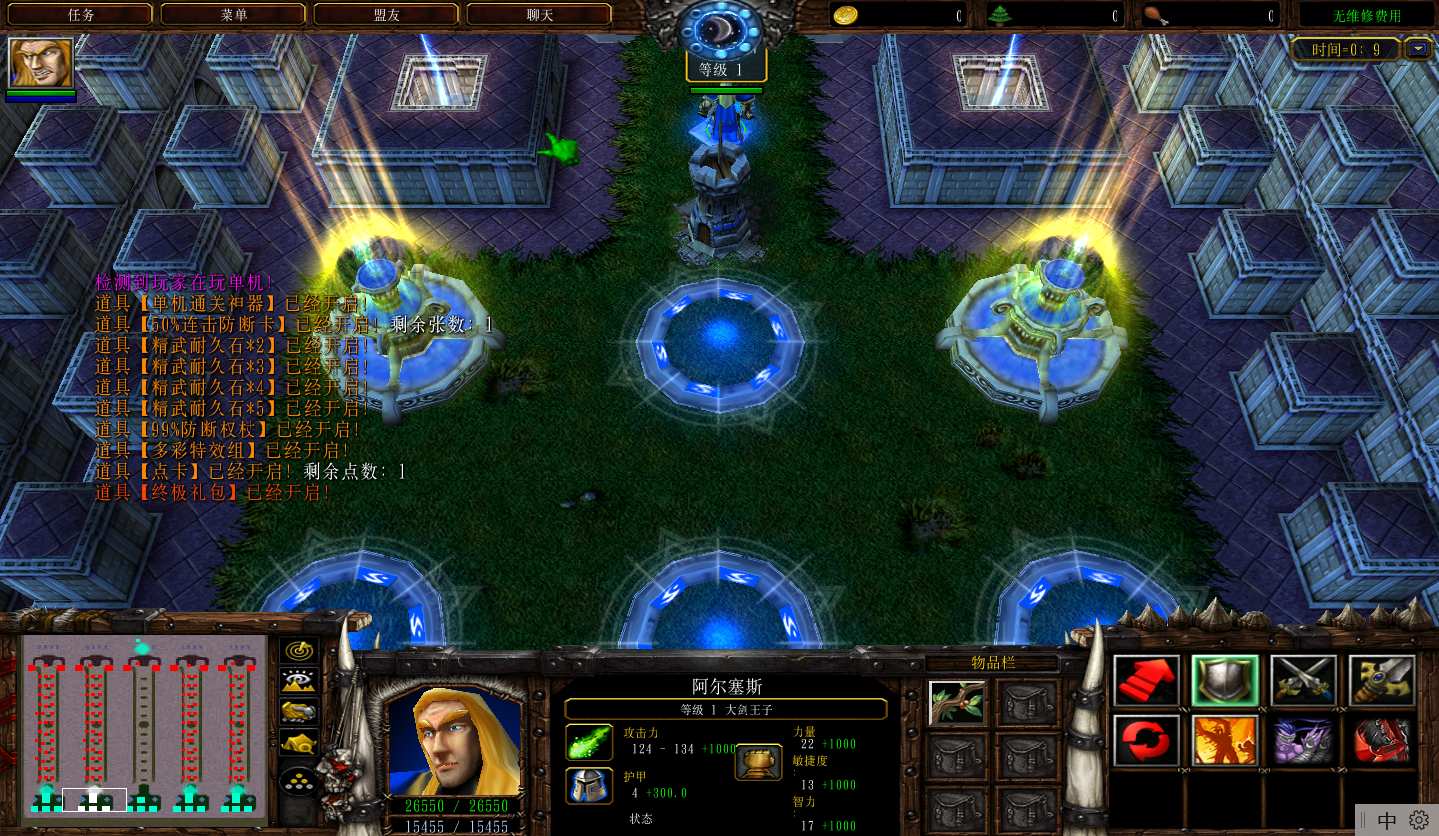The image size is (1439, 836).
Task: Open the 菜单 main menu
Action: coord(233,15)
